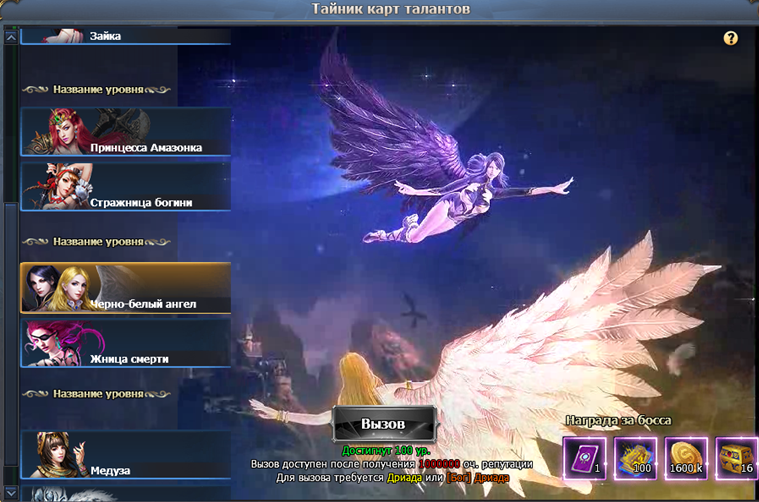Inspect the golden treasure chest reward
The width and height of the screenshot is (759, 502).
[736, 457]
